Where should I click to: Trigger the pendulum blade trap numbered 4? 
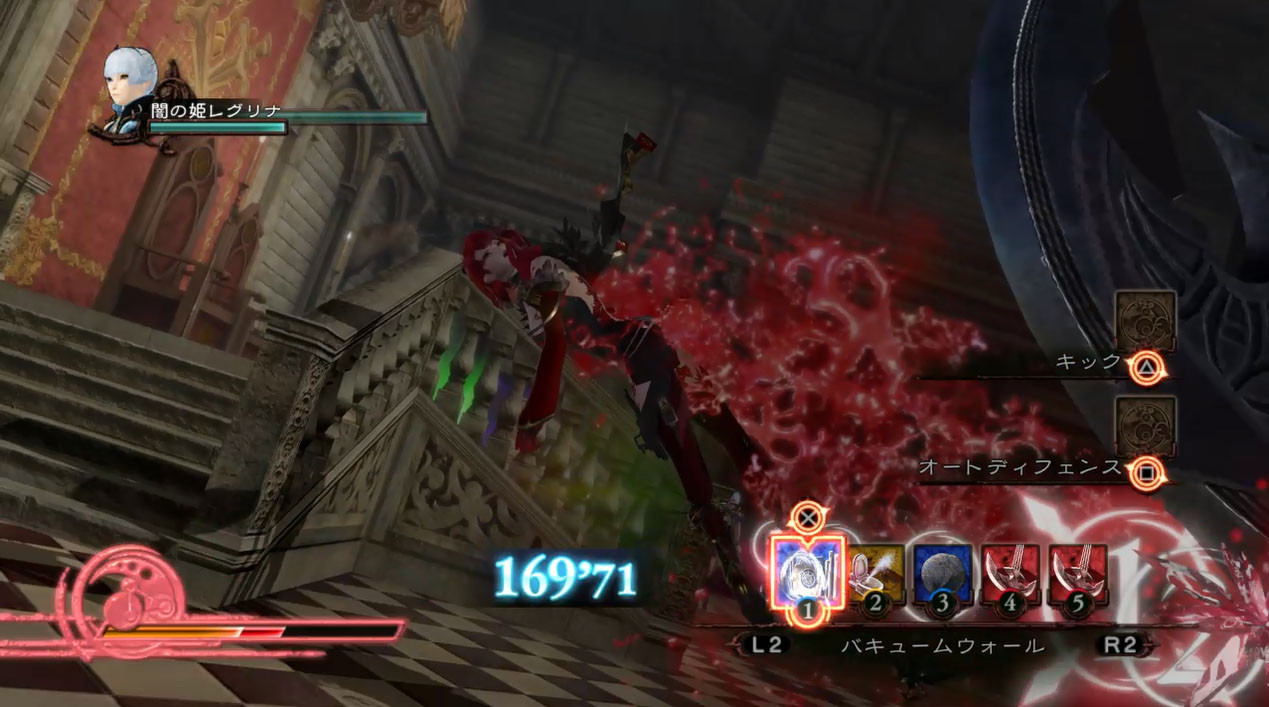point(1010,574)
